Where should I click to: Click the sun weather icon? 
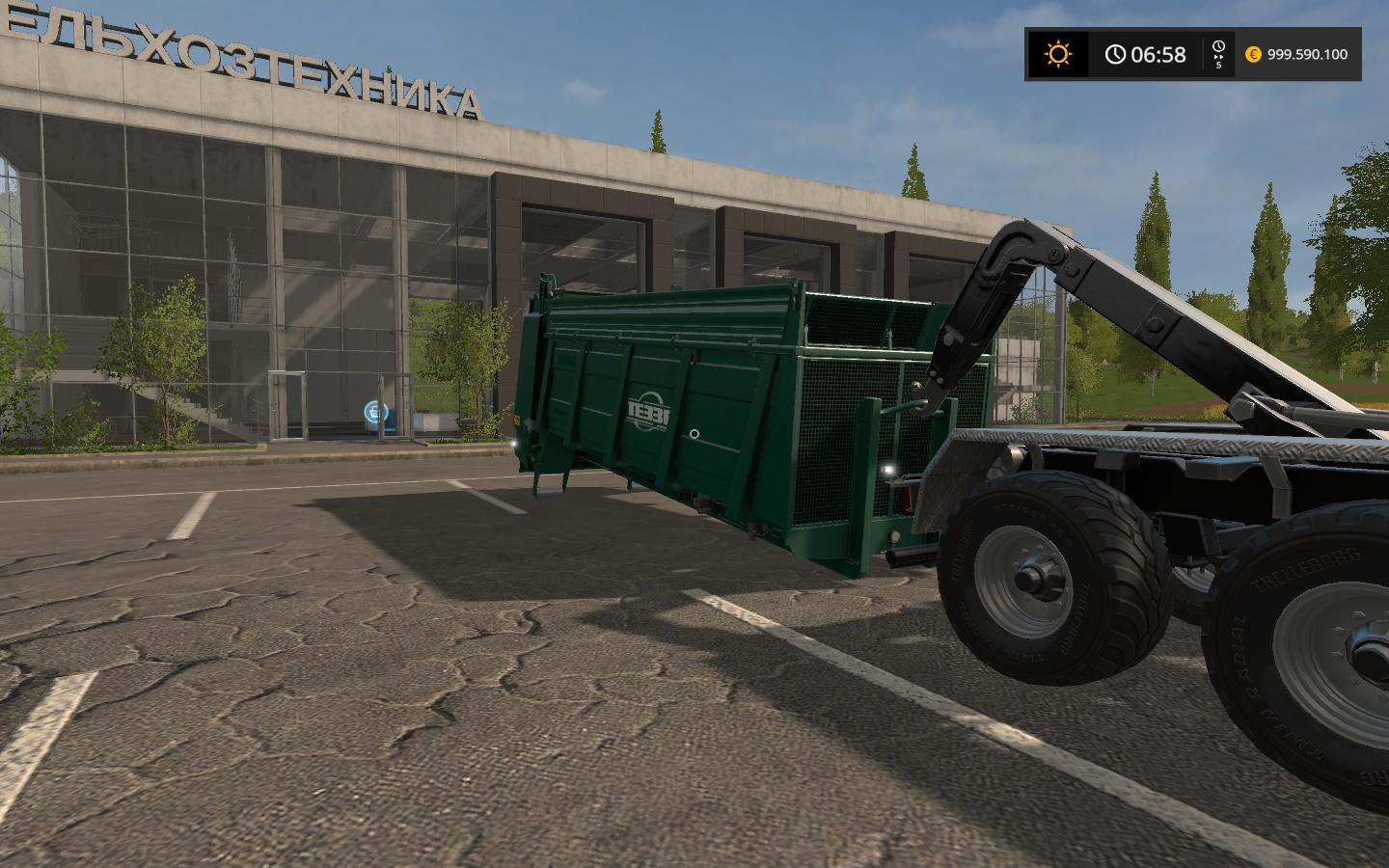point(1058,54)
